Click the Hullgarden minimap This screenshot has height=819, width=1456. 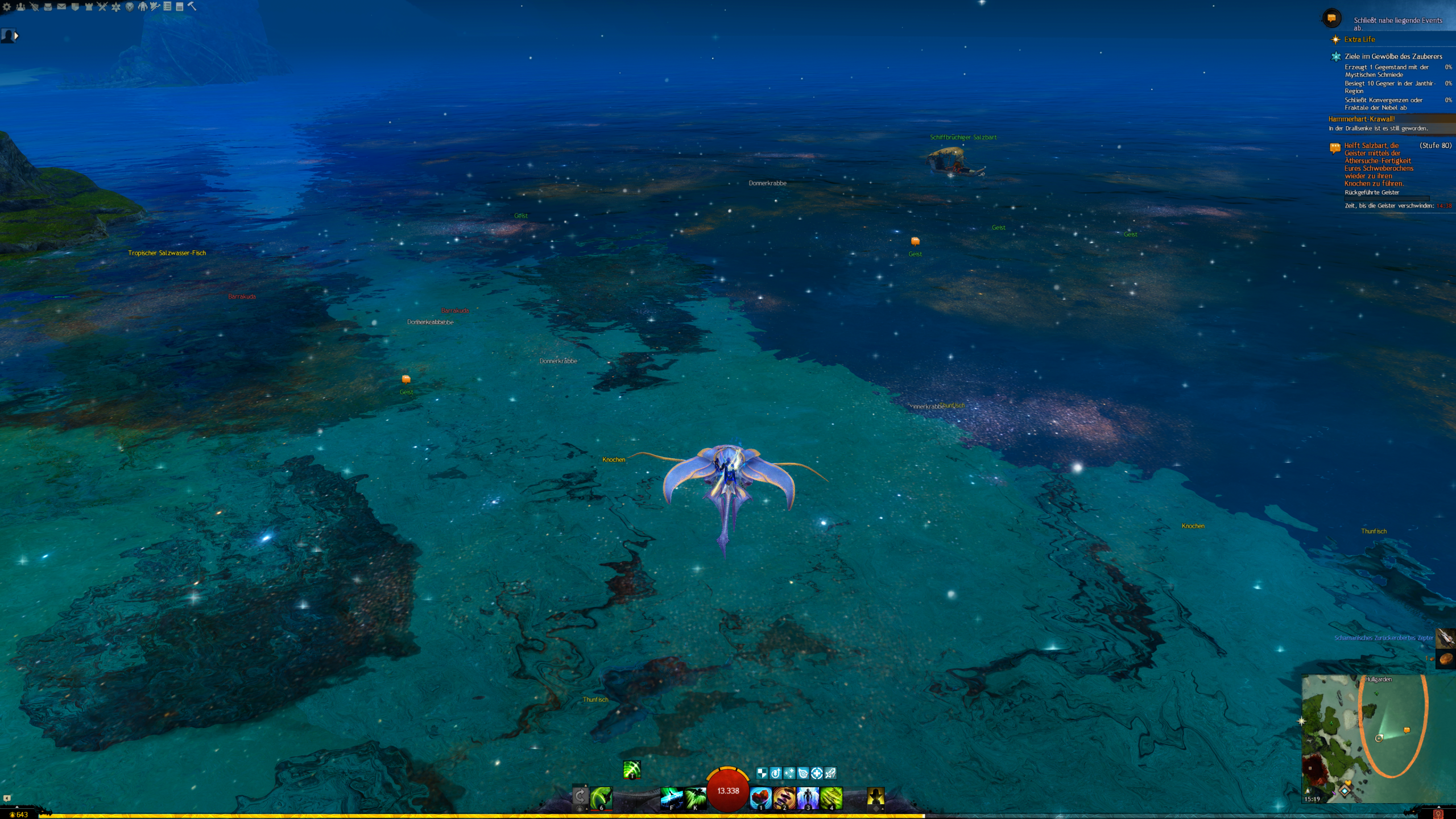pos(1365,738)
